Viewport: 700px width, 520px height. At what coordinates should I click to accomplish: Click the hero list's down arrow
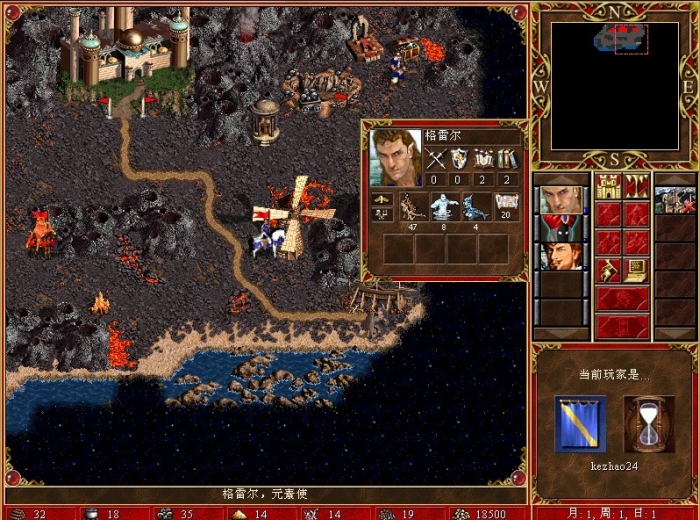[560, 333]
